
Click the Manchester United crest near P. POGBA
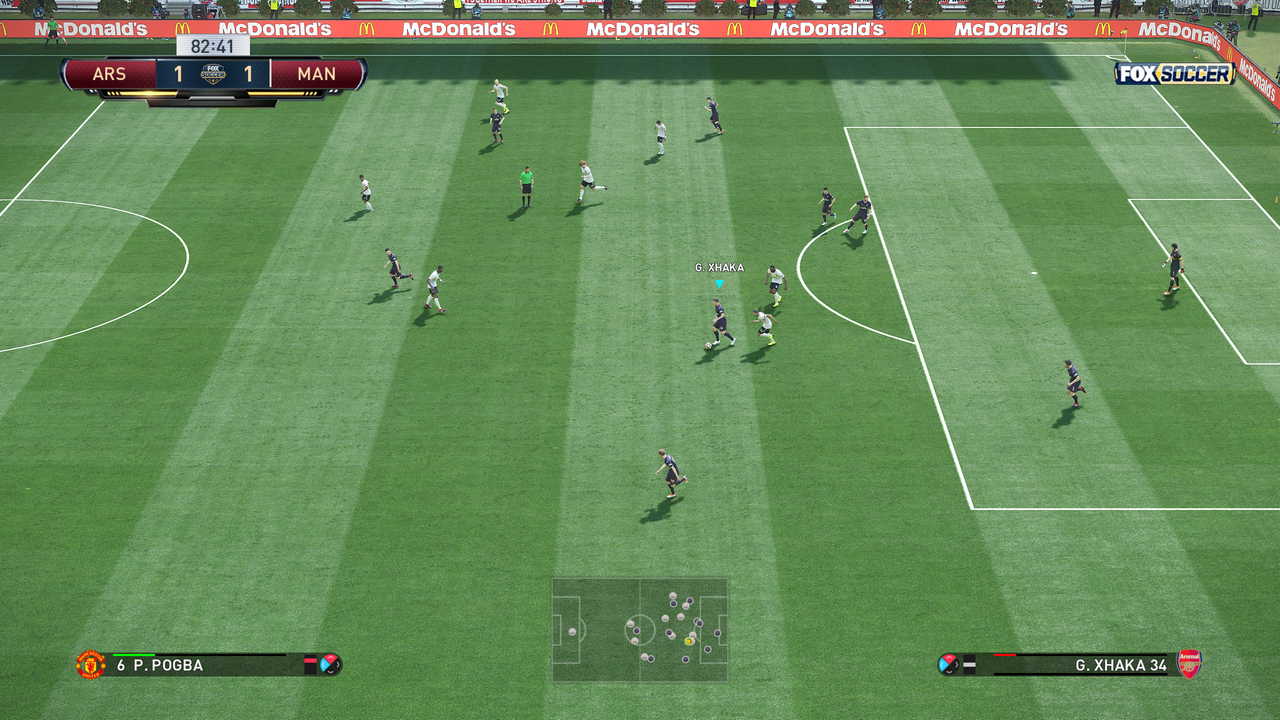click(x=90, y=665)
